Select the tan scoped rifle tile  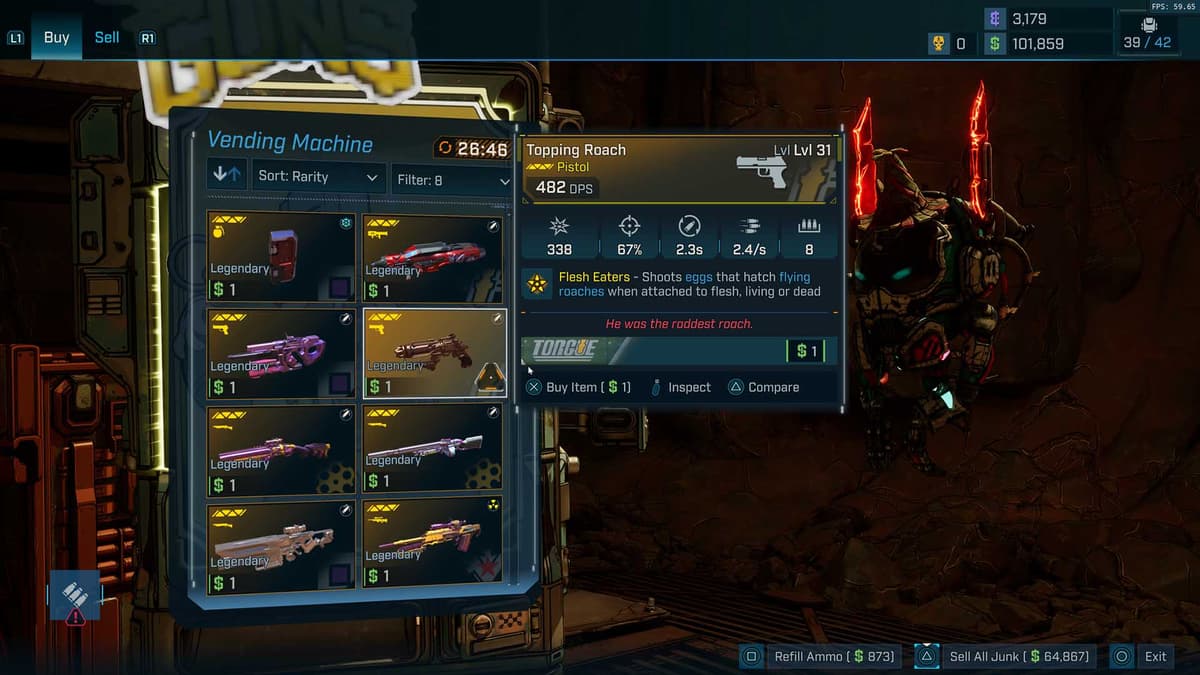coord(281,548)
